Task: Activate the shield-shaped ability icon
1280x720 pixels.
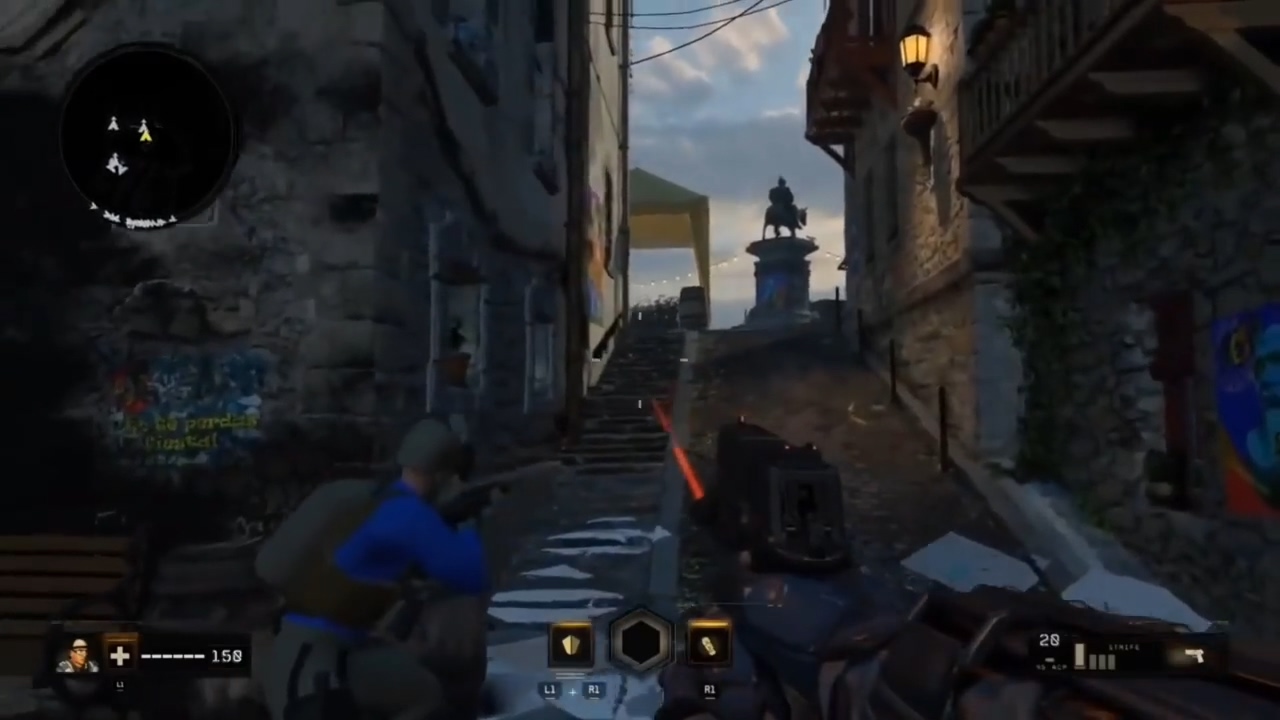Action: click(571, 645)
